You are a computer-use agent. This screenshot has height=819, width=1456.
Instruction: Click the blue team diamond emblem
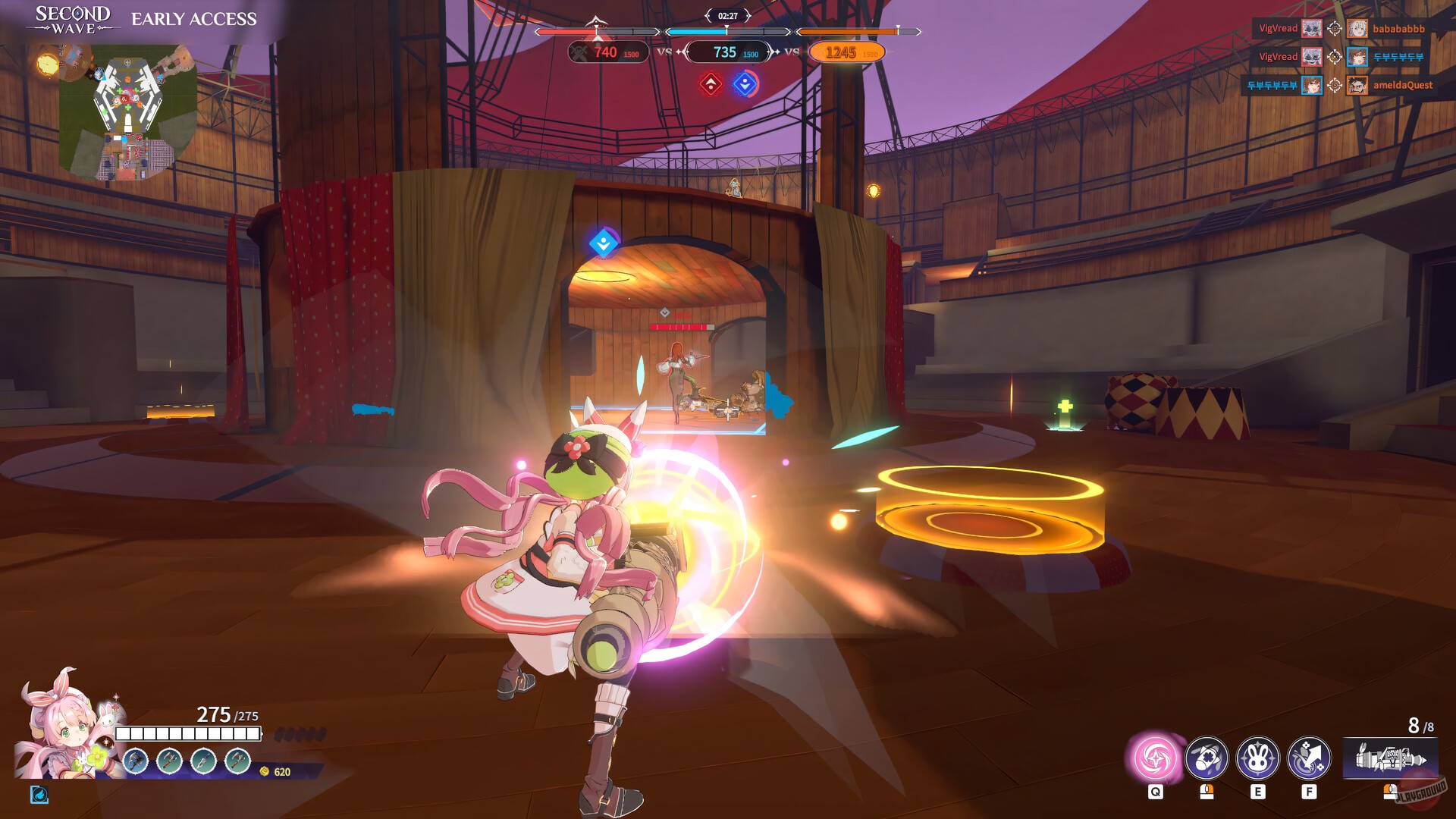tap(746, 85)
